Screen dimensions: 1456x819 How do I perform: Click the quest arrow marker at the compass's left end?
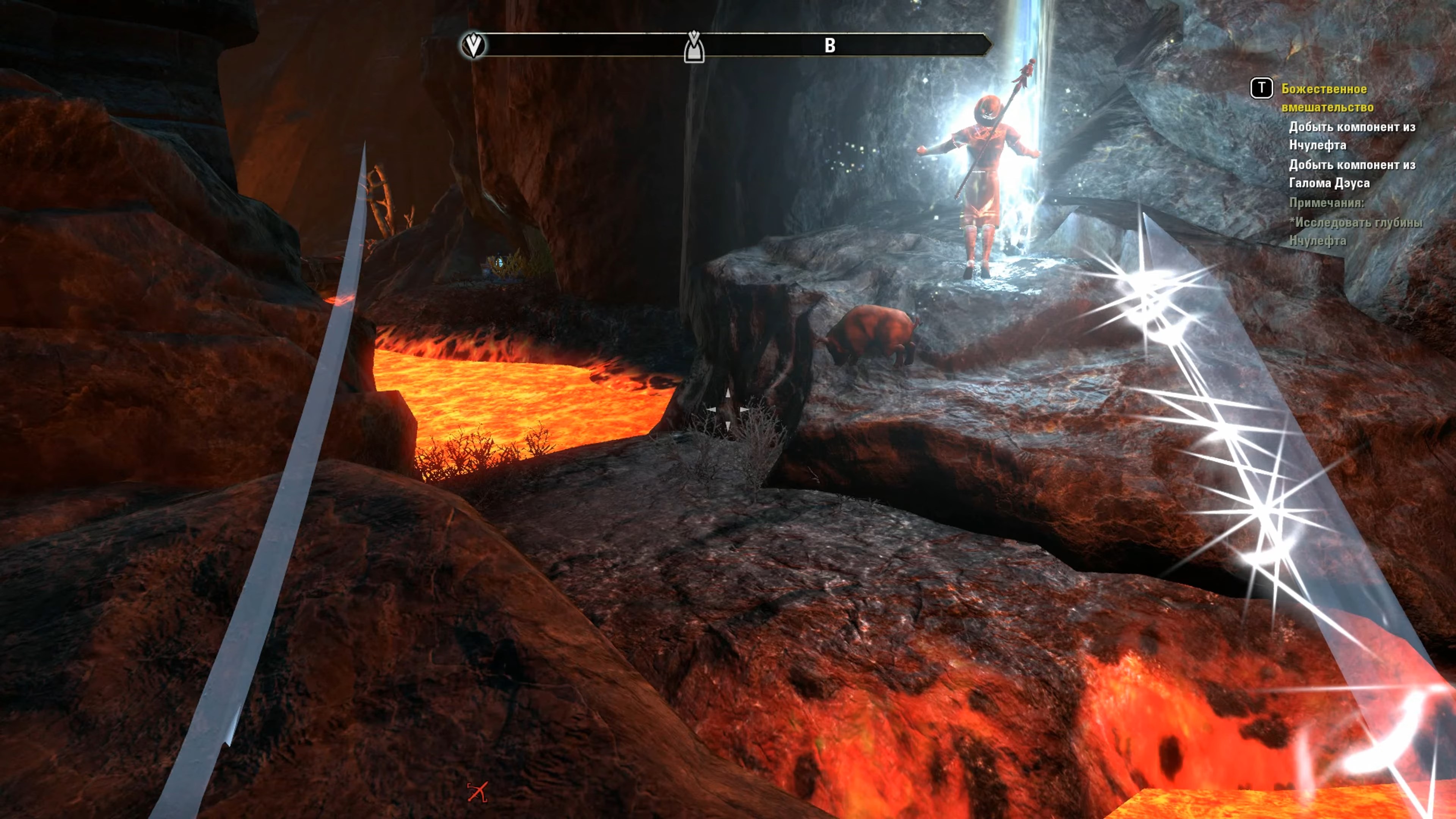(x=473, y=45)
